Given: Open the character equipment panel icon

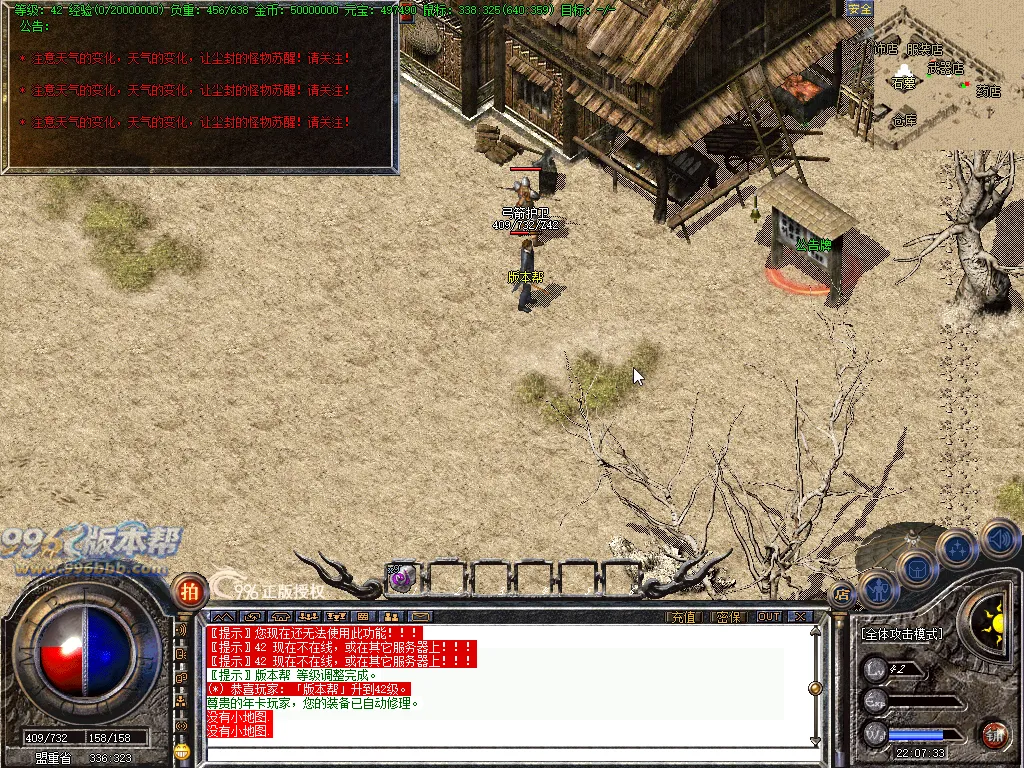Looking at the screenshot, I should pos(880,588).
